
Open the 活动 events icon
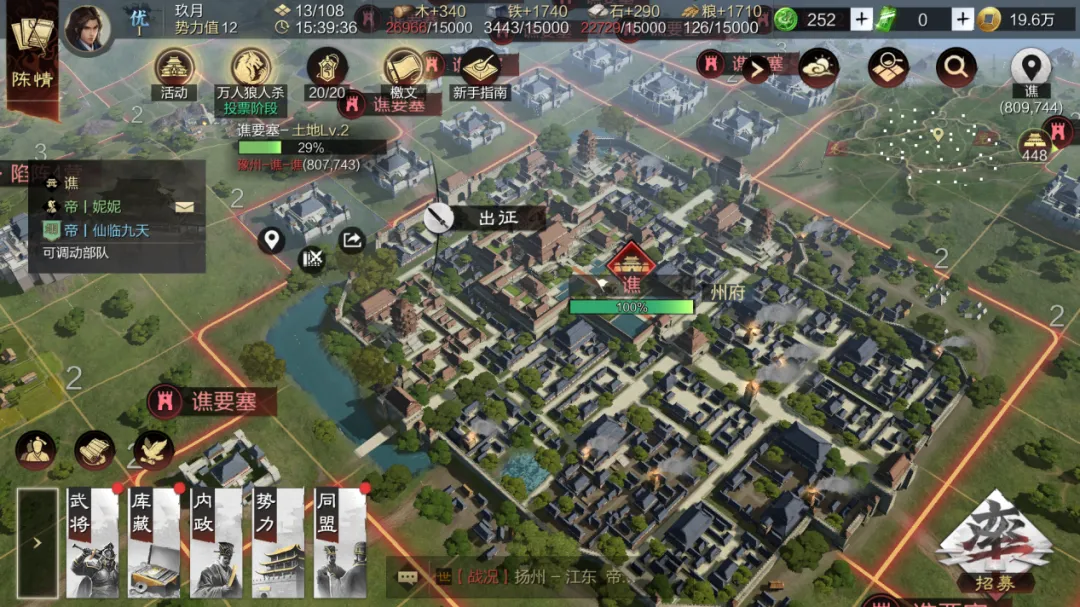coord(174,70)
